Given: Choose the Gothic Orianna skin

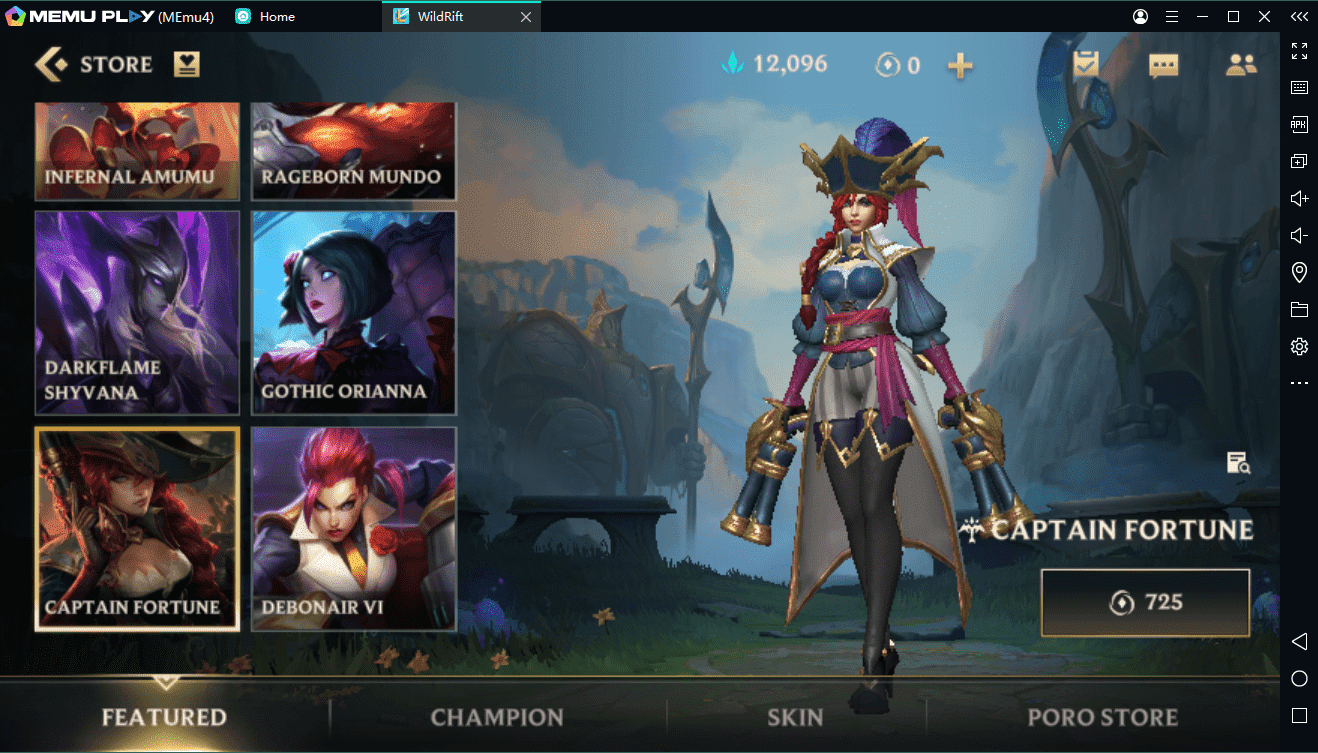Looking at the screenshot, I should 354,313.
